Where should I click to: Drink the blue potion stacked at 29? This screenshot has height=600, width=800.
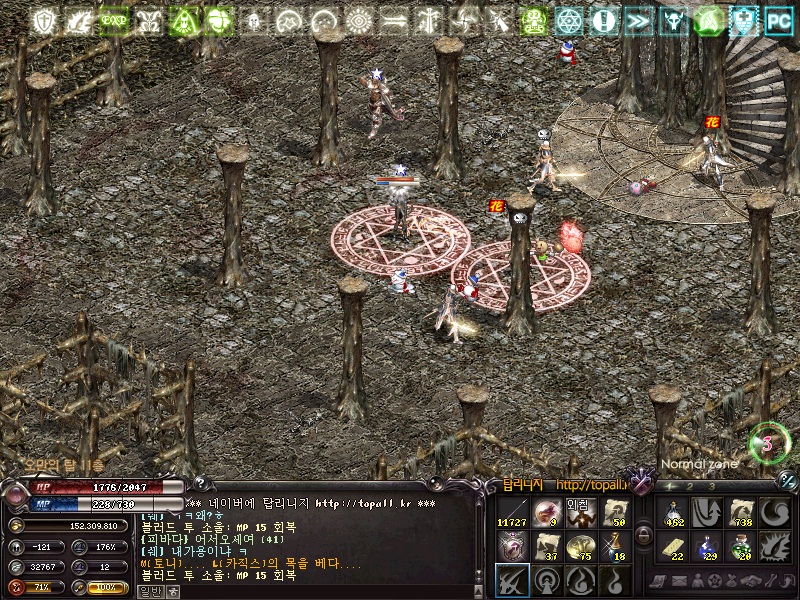(x=706, y=545)
